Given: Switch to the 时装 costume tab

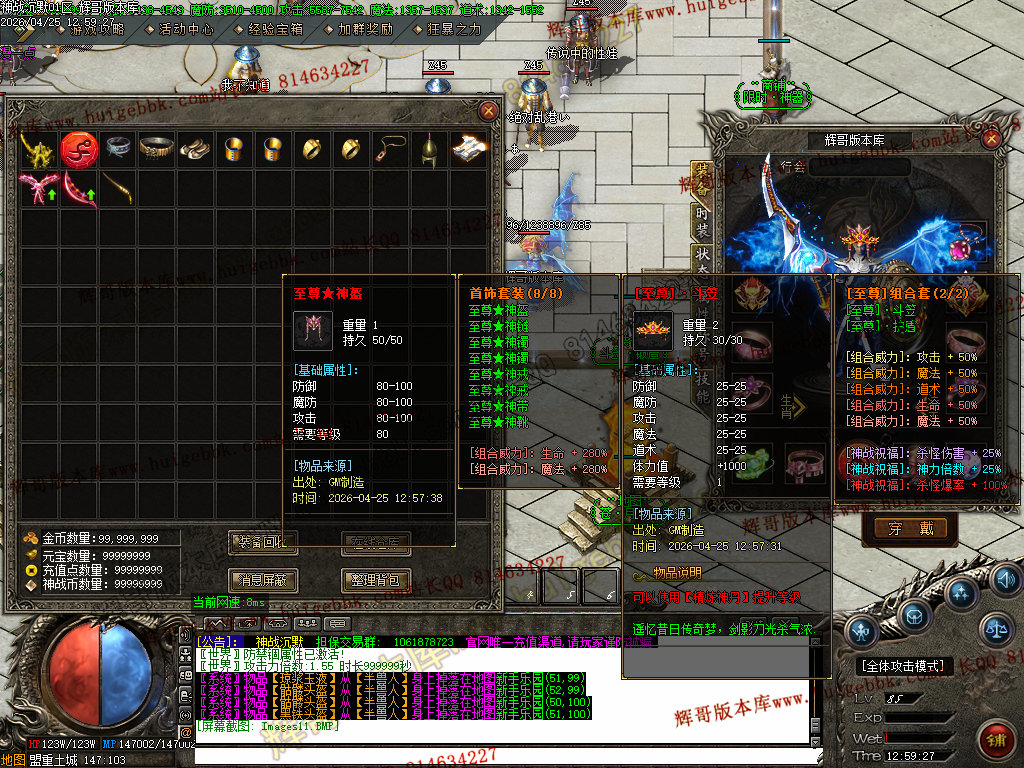Looking at the screenshot, I should (702, 223).
